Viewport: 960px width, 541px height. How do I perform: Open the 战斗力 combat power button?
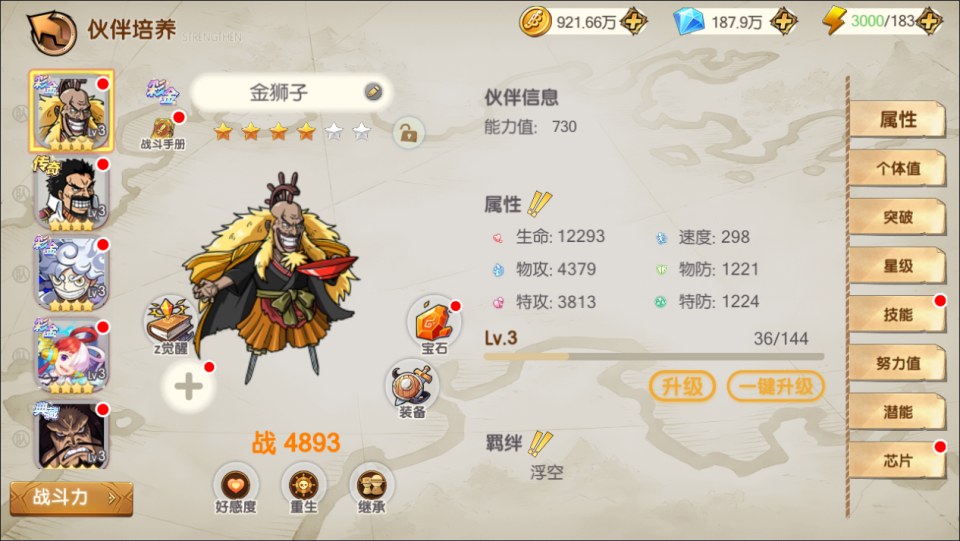point(70,497)
